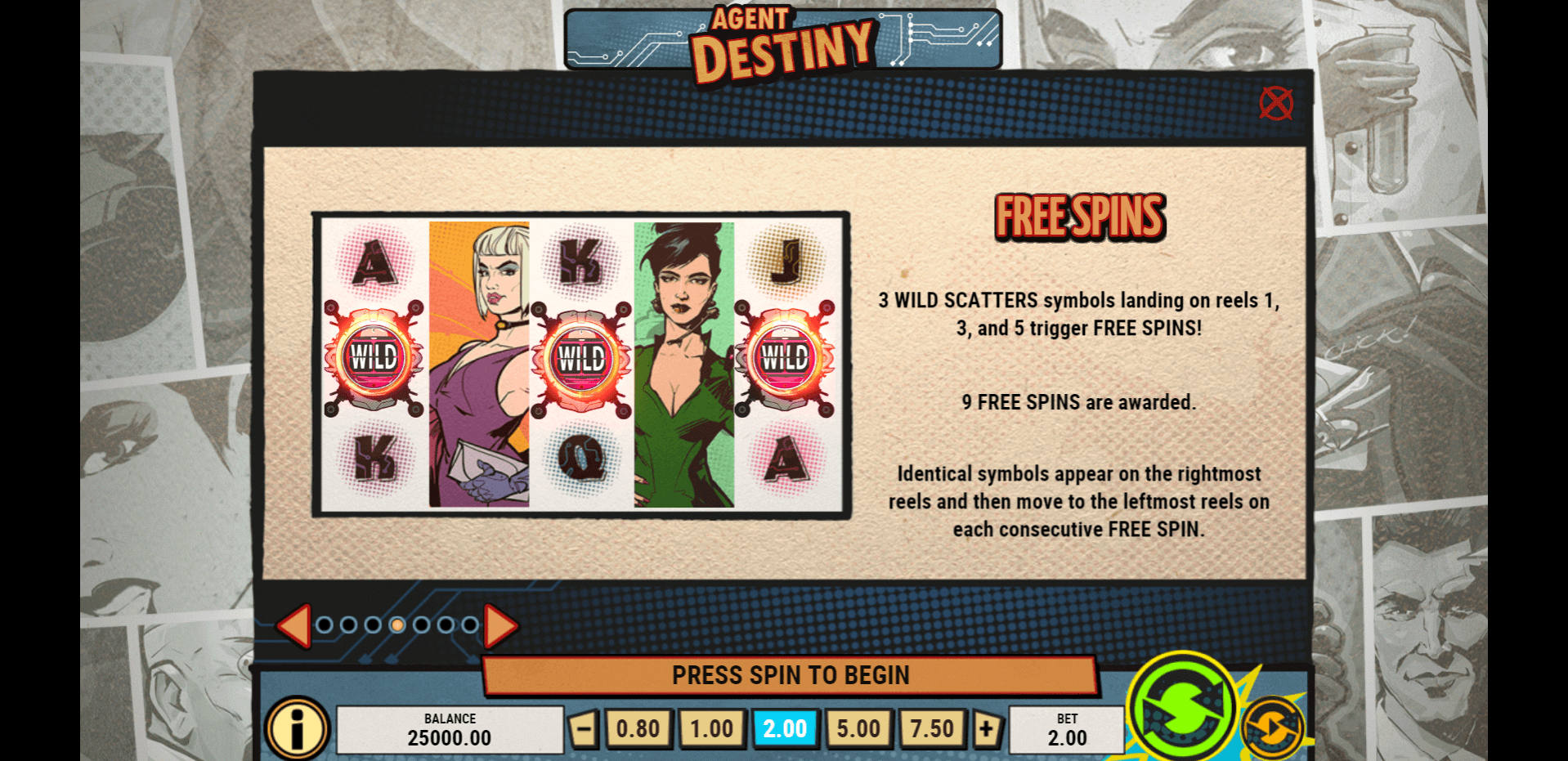Set the bet to 5.00

pos(858,728)
